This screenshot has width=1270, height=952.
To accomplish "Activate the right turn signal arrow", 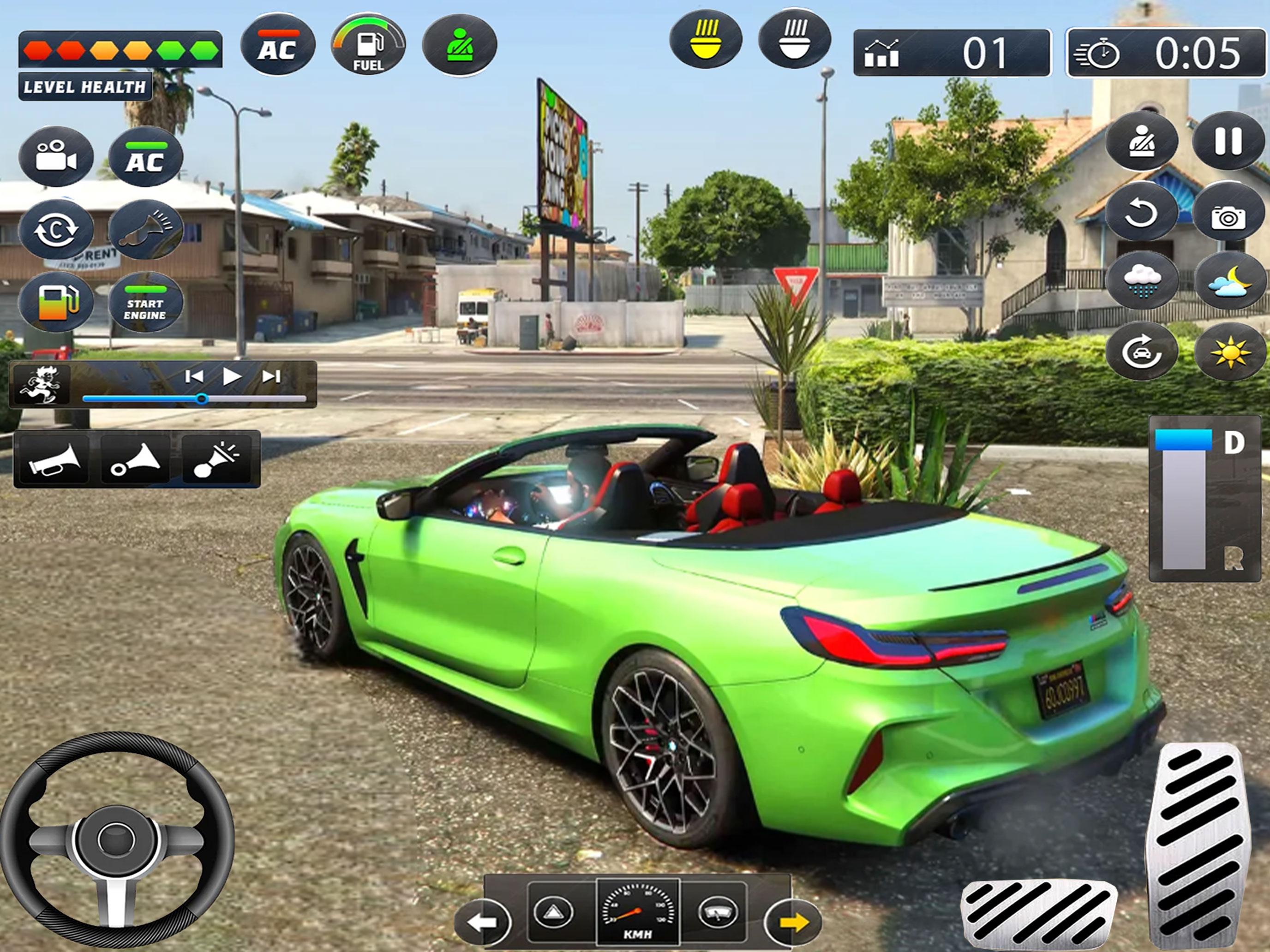I will (793, 922).
